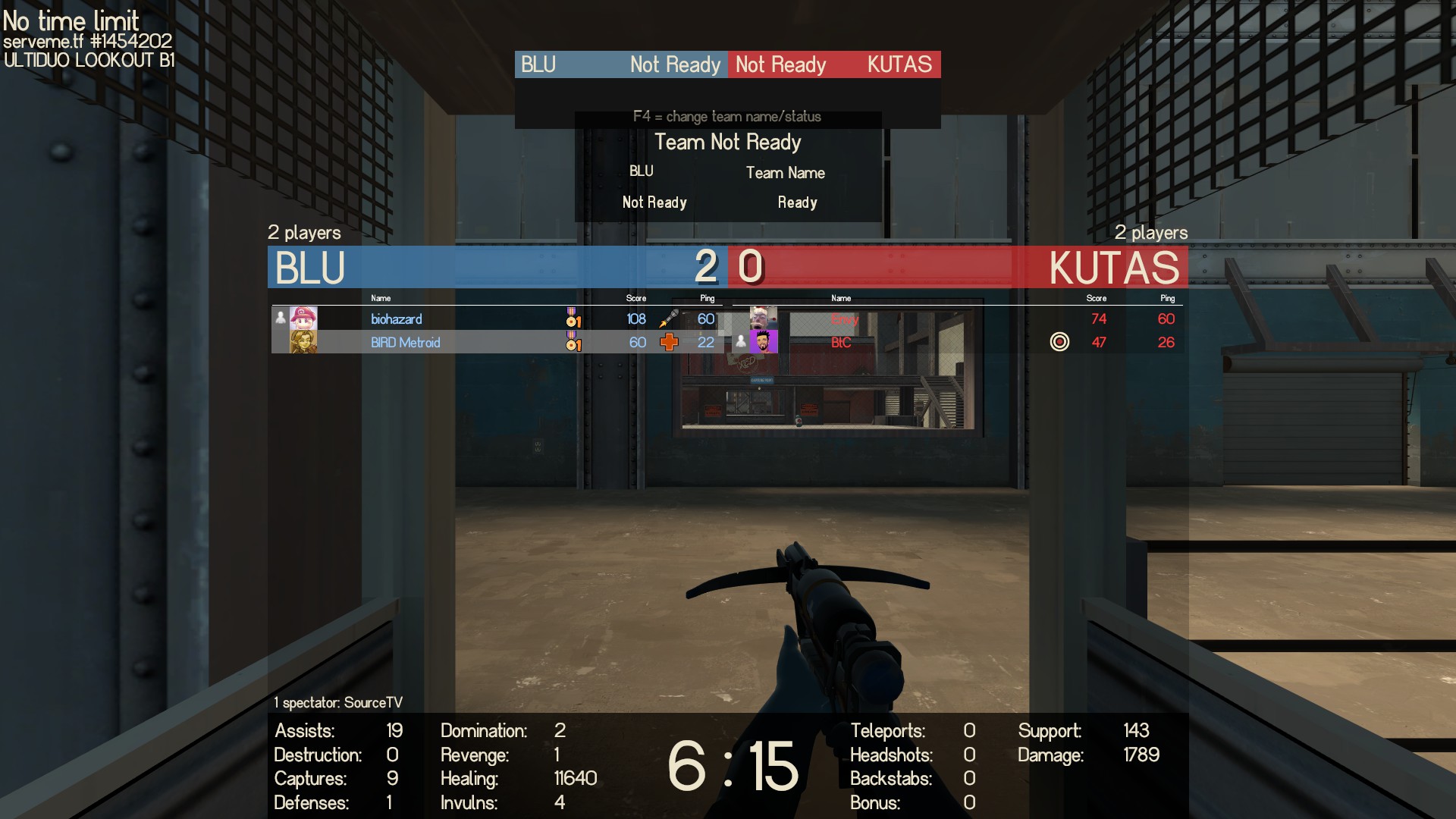
Task: Select the Team Name option
Action: (785, 173)
